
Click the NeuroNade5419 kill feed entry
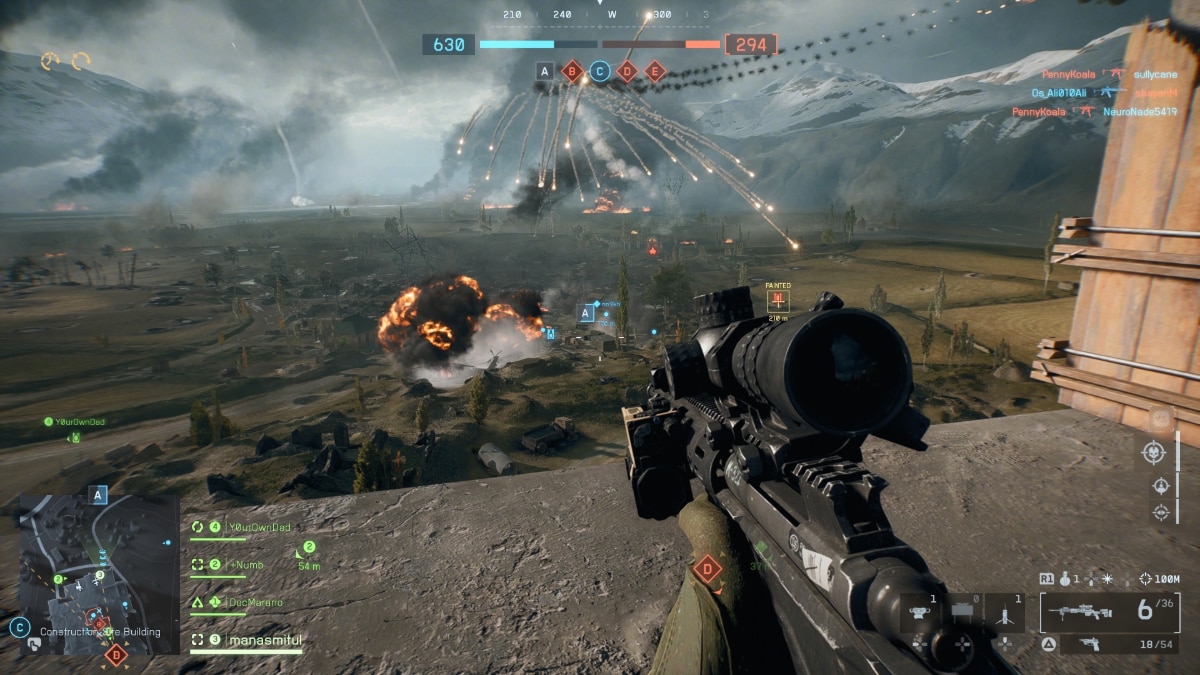(1142, 112)
